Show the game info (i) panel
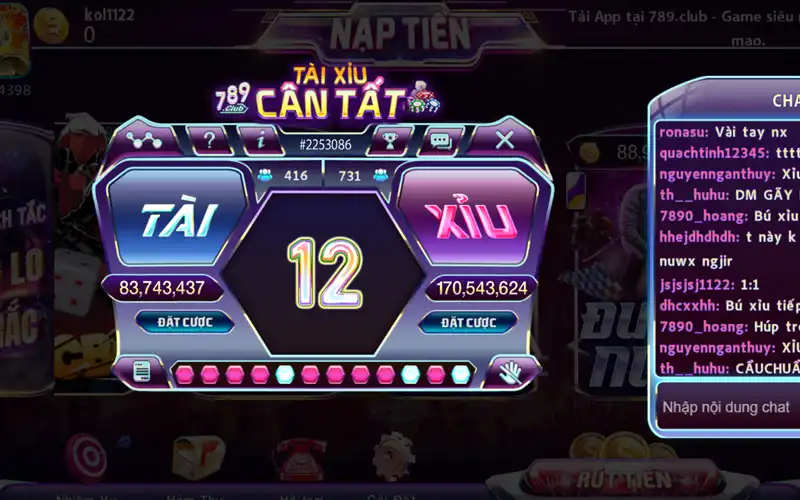This screenshot has width=800, height=500. 260,140
